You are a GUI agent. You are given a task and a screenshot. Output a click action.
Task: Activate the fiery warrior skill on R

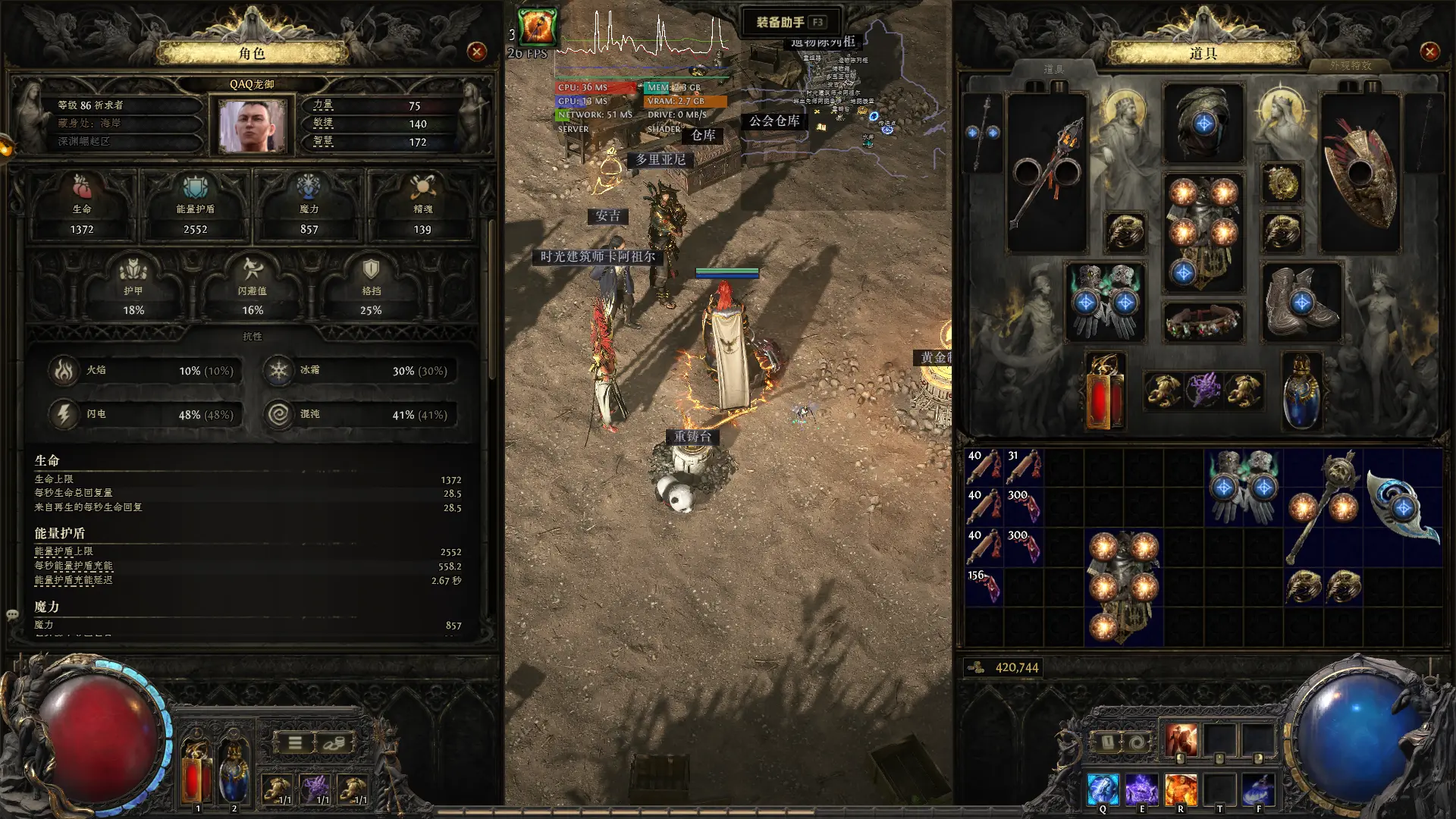pos(1180,789)
